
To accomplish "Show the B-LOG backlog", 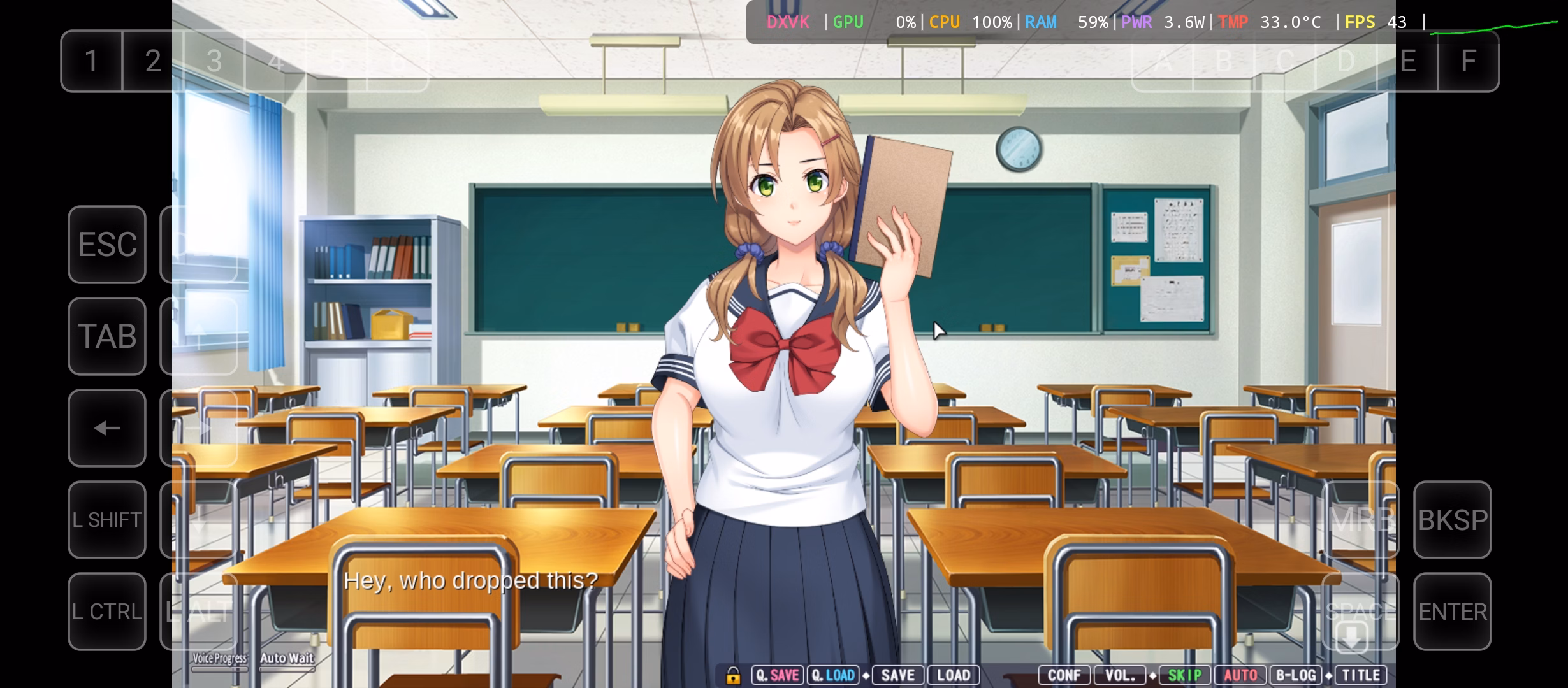I will (x=1296, y=675).
